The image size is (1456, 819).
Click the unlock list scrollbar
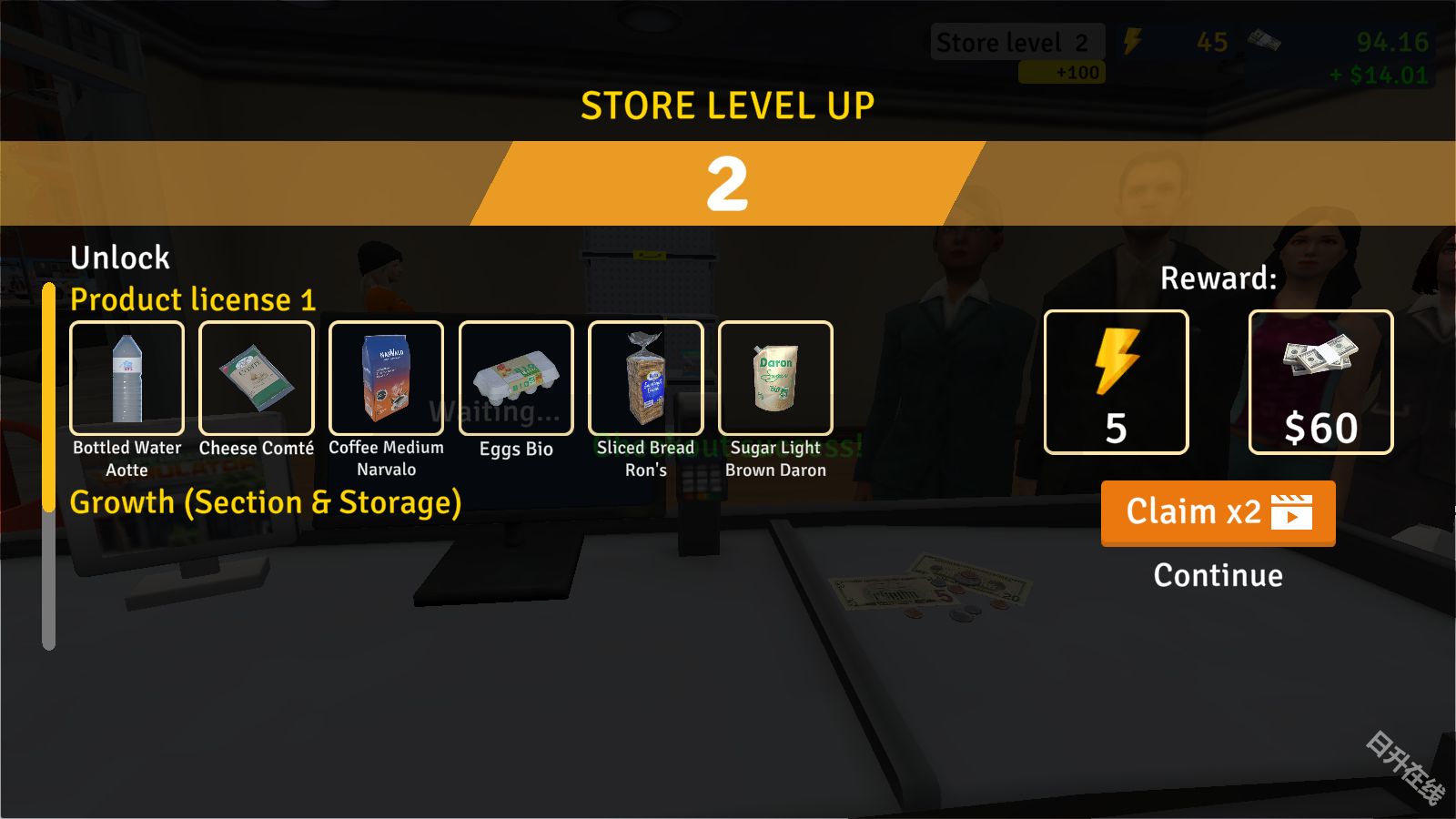[x=49, y=466]
